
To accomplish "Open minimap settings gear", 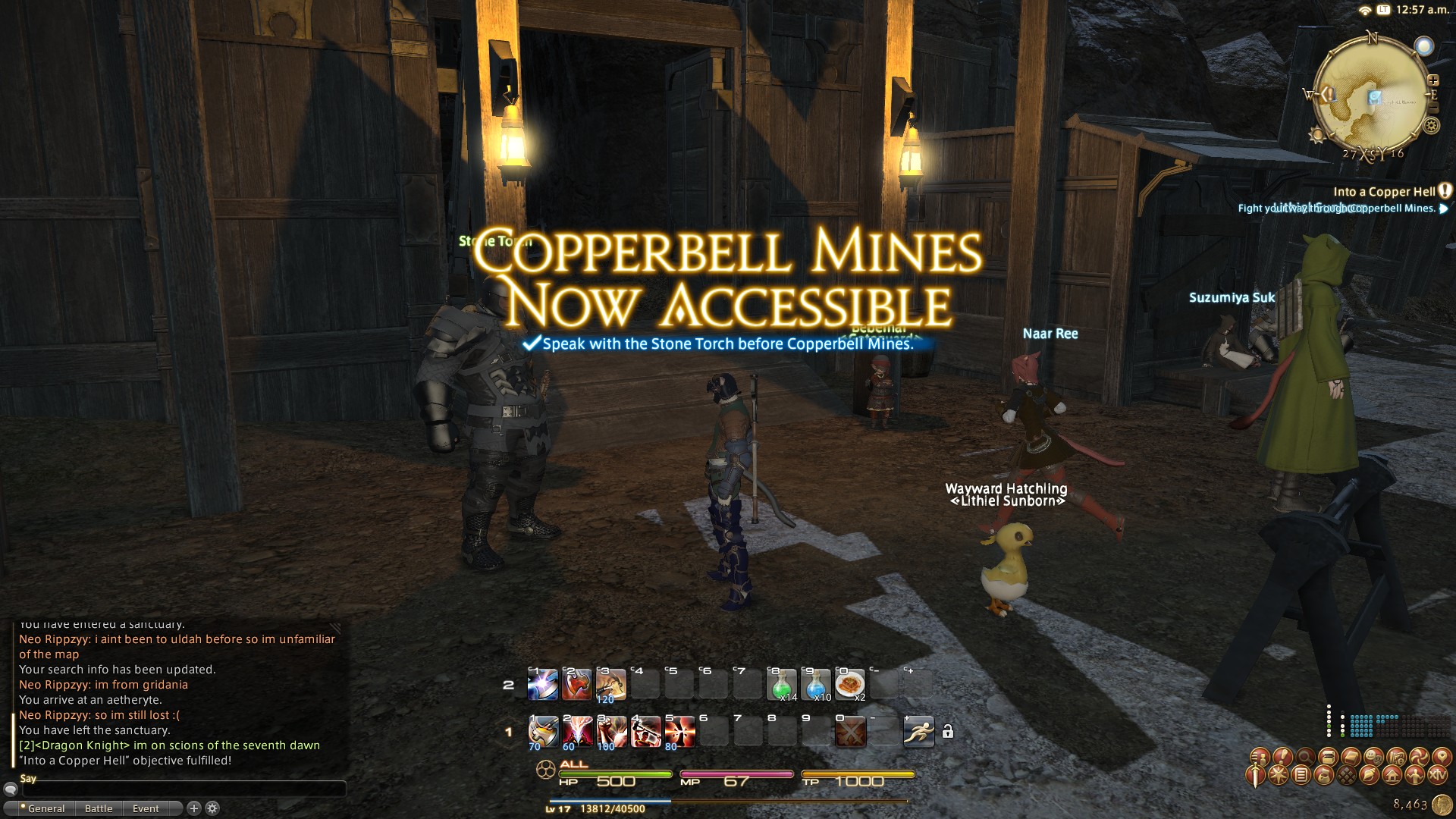I will (x=1431, y=126).
